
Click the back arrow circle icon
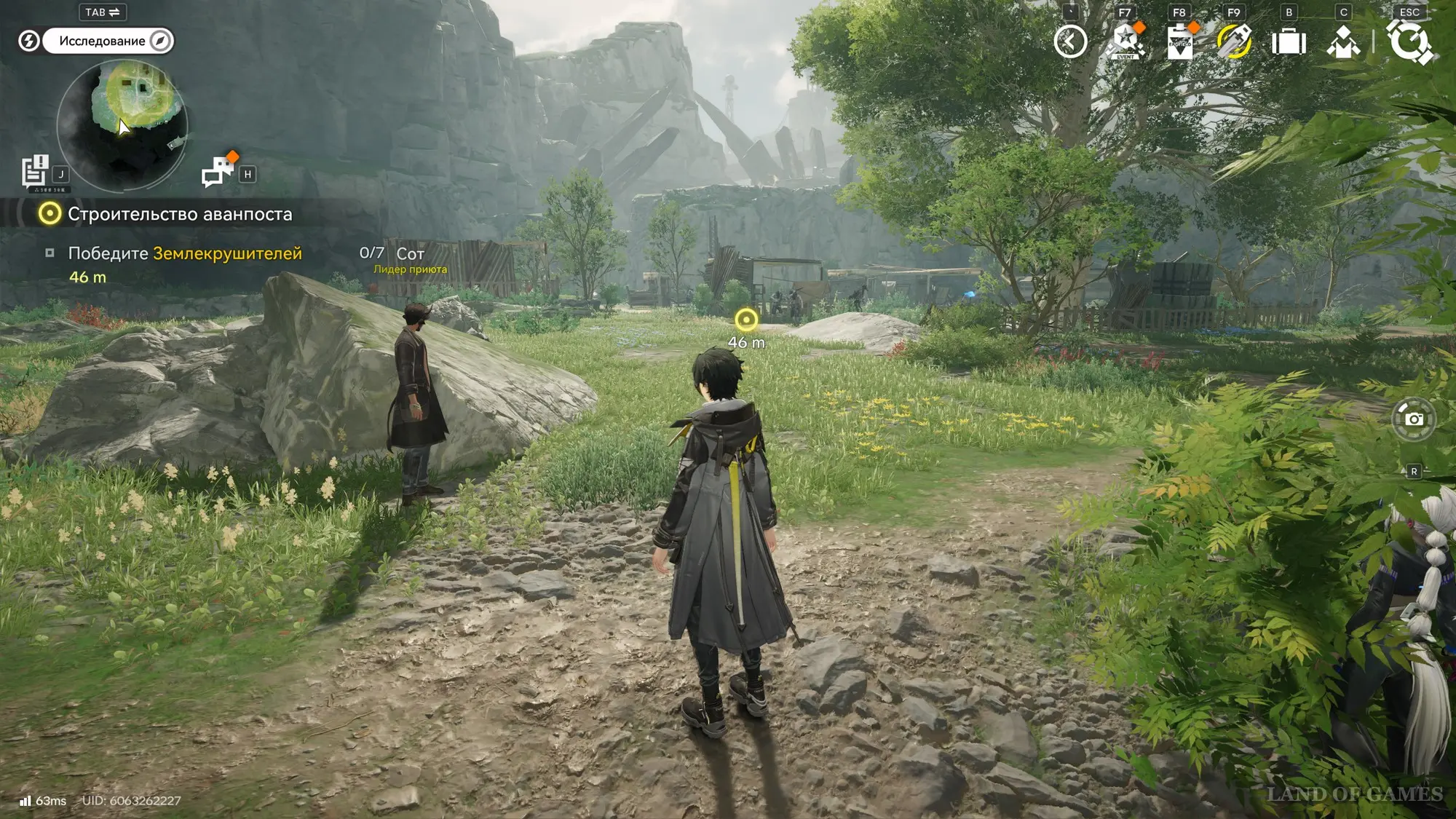[1070, 41]
